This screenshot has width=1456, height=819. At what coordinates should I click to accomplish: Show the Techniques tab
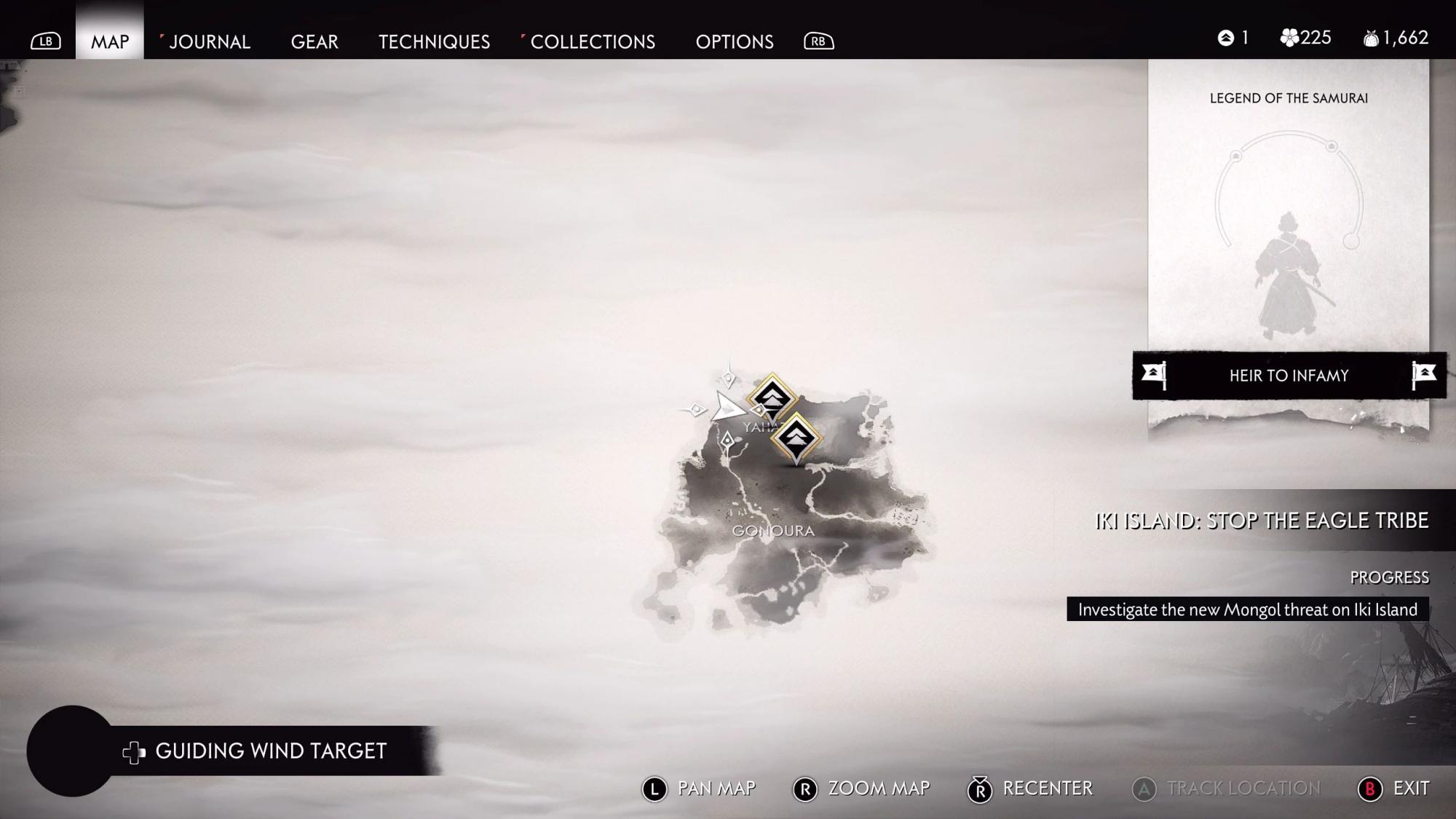[434, 41]
